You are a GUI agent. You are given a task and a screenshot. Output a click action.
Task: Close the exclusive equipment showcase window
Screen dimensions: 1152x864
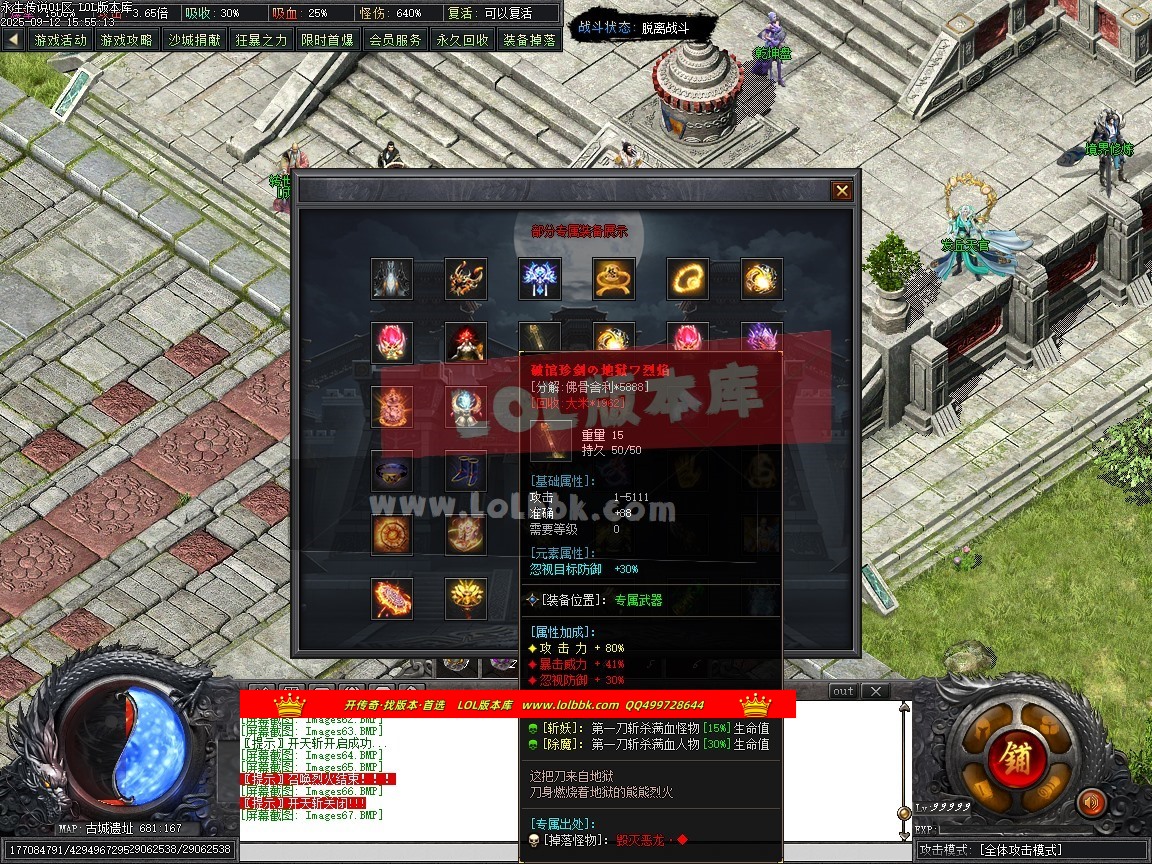coord(842,191)
